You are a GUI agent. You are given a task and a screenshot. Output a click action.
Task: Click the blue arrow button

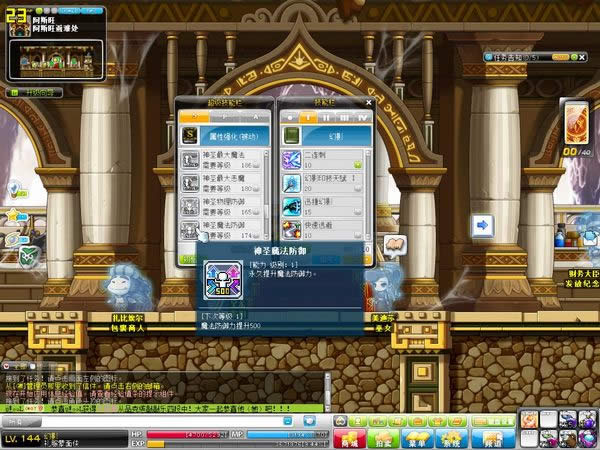482,226
